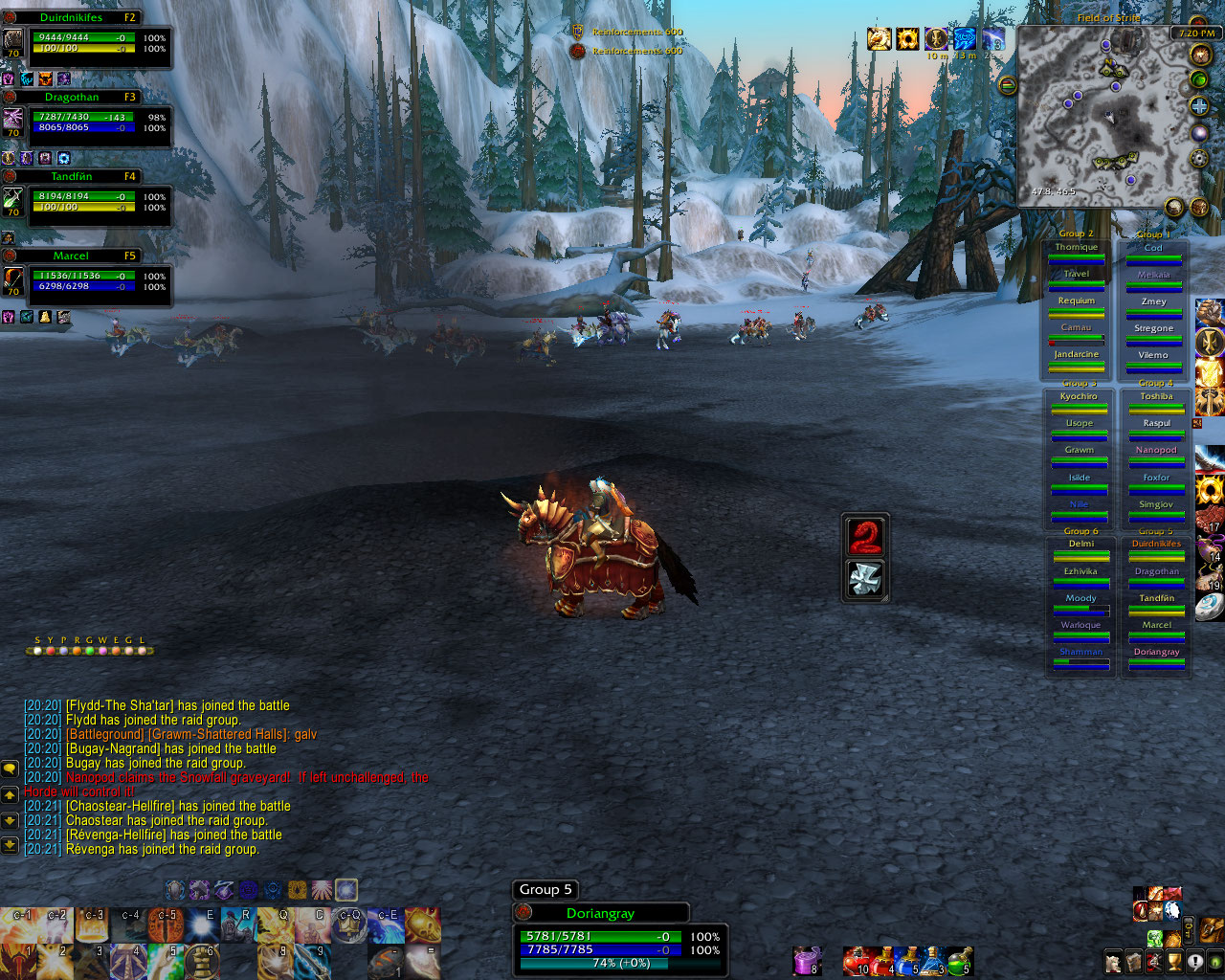The height and width of the screenshot is (980, 1225).
Task: Open the help exclamation mark button
Action: (x=1195, y=961)
